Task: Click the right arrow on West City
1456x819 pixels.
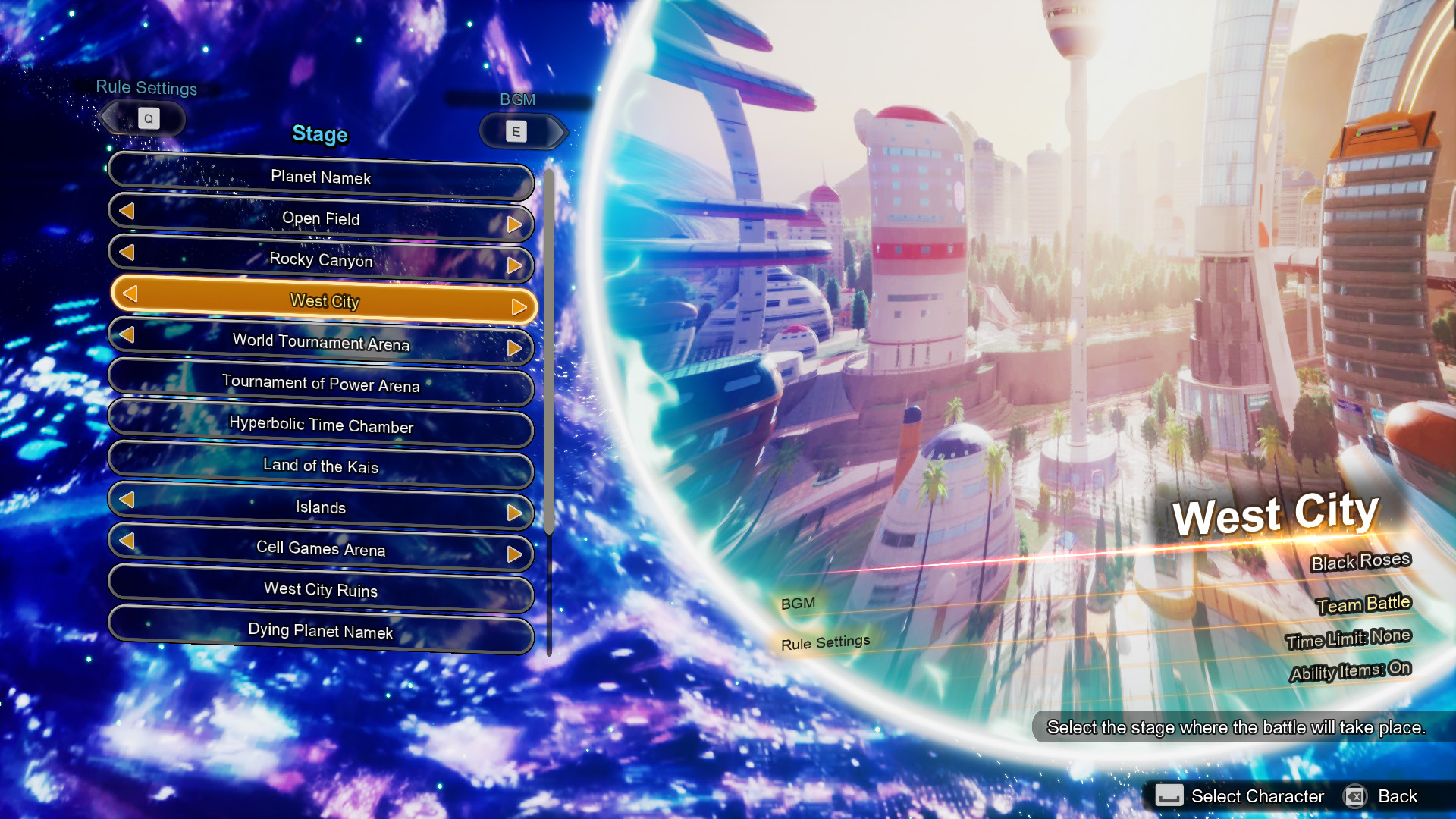Action: (x=519, y=306)
